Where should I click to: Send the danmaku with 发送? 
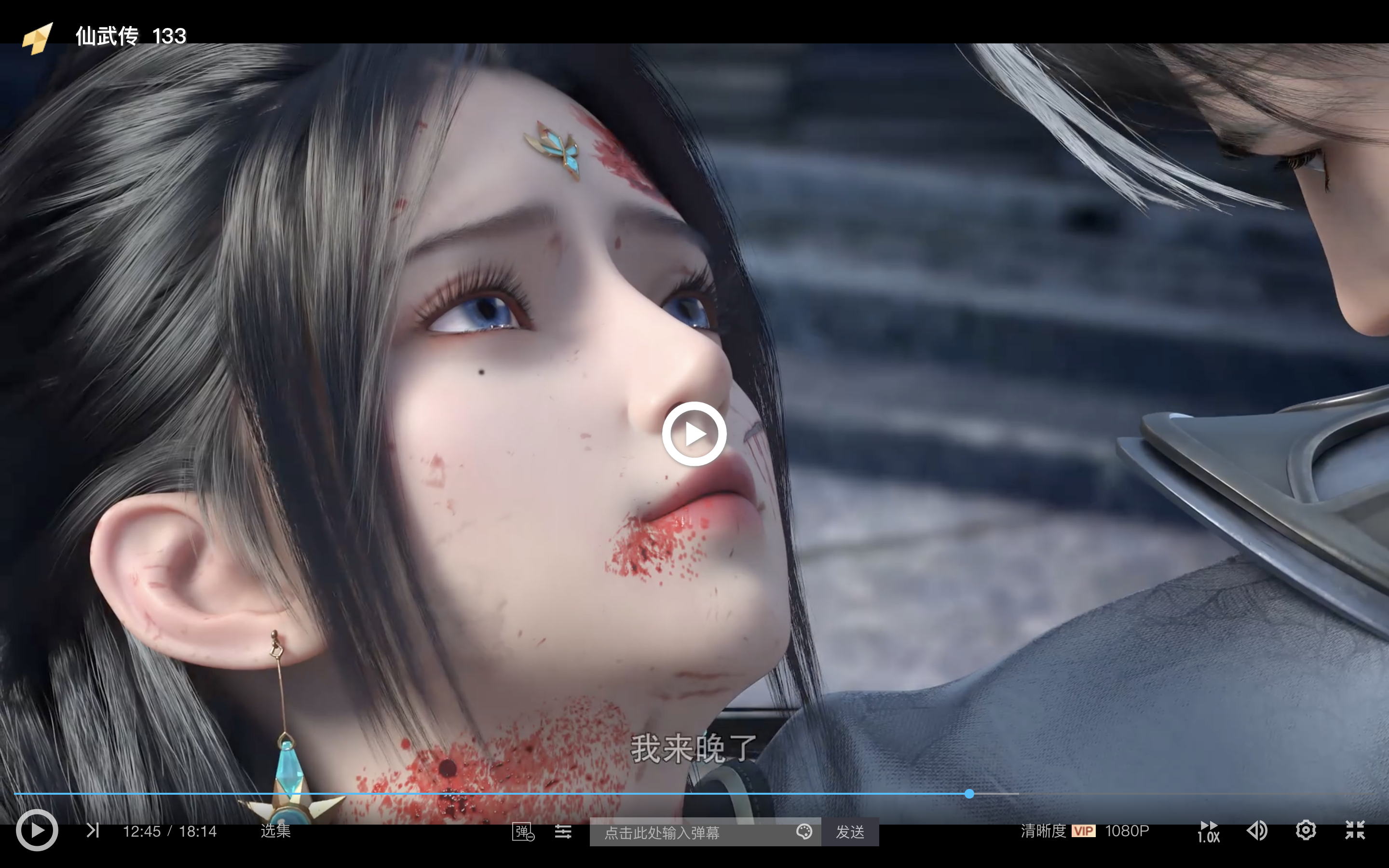click(x=850, y=832)
